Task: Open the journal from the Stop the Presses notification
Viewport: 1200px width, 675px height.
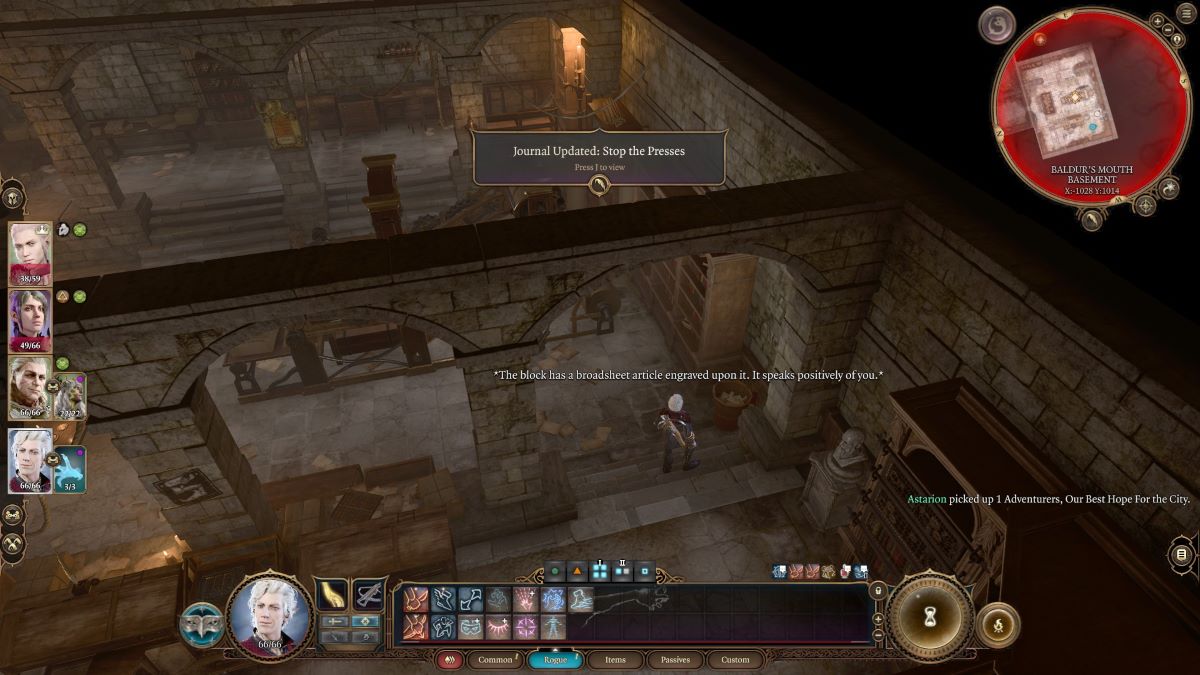Action: pyautogui.click(x=598, y=184)
